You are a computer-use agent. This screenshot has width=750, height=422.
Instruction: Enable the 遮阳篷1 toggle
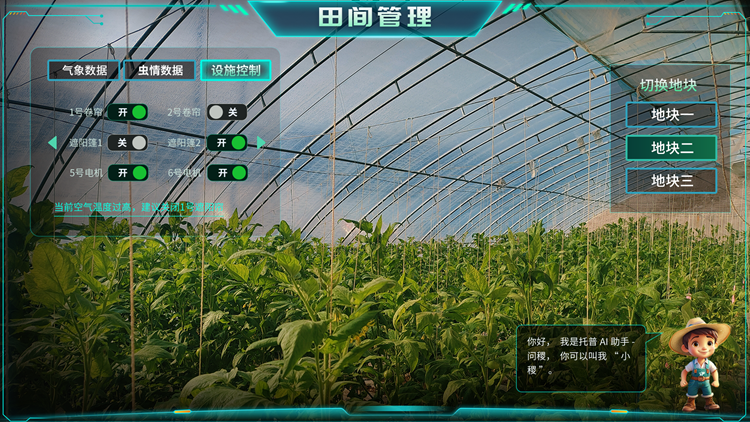[x=128, y=143]
